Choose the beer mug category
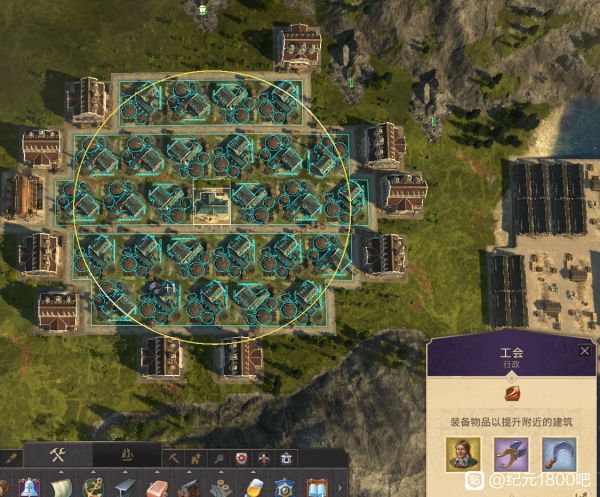 (254, 488)
